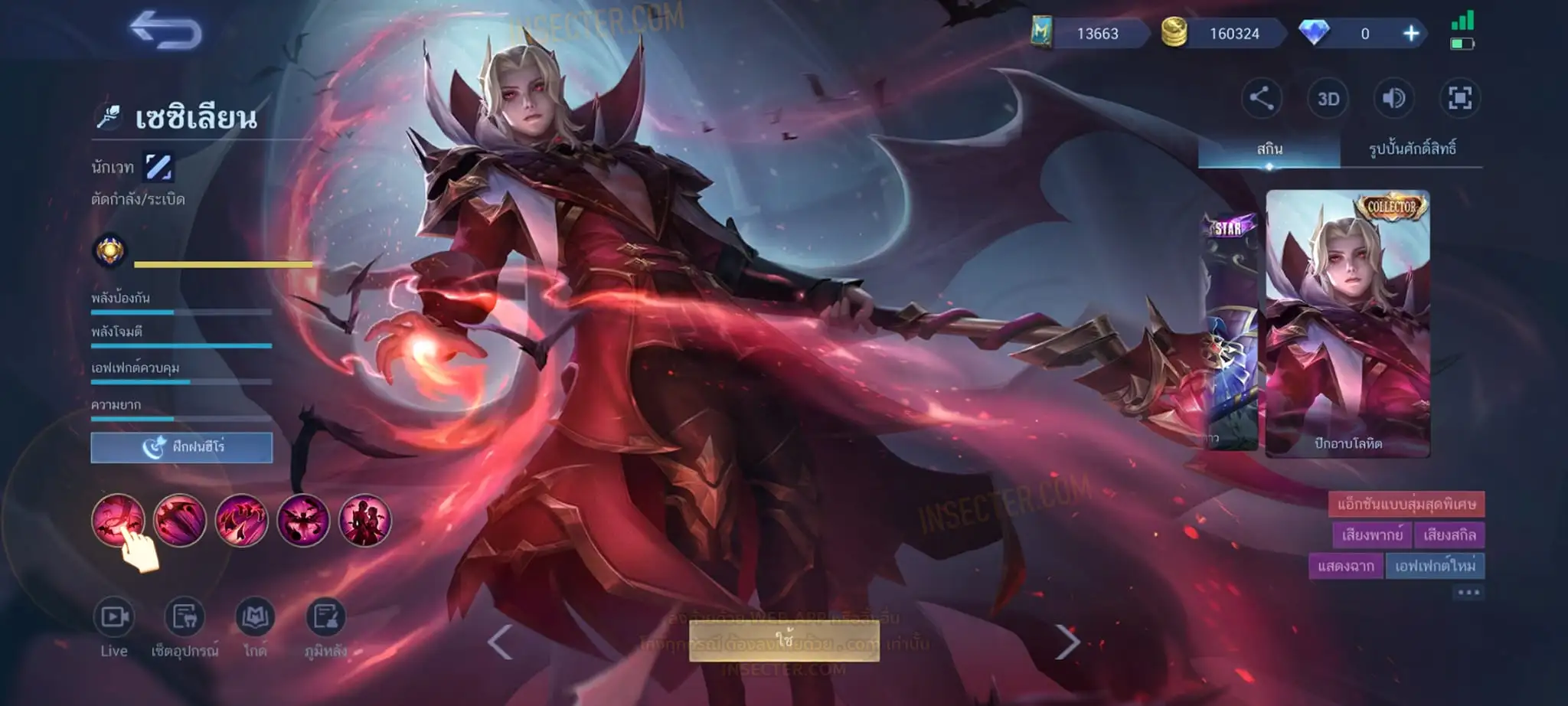The image size is (1568, 706).
Task: Expand the skin art to fullscreen
Action: click(x=1459, y=99)
